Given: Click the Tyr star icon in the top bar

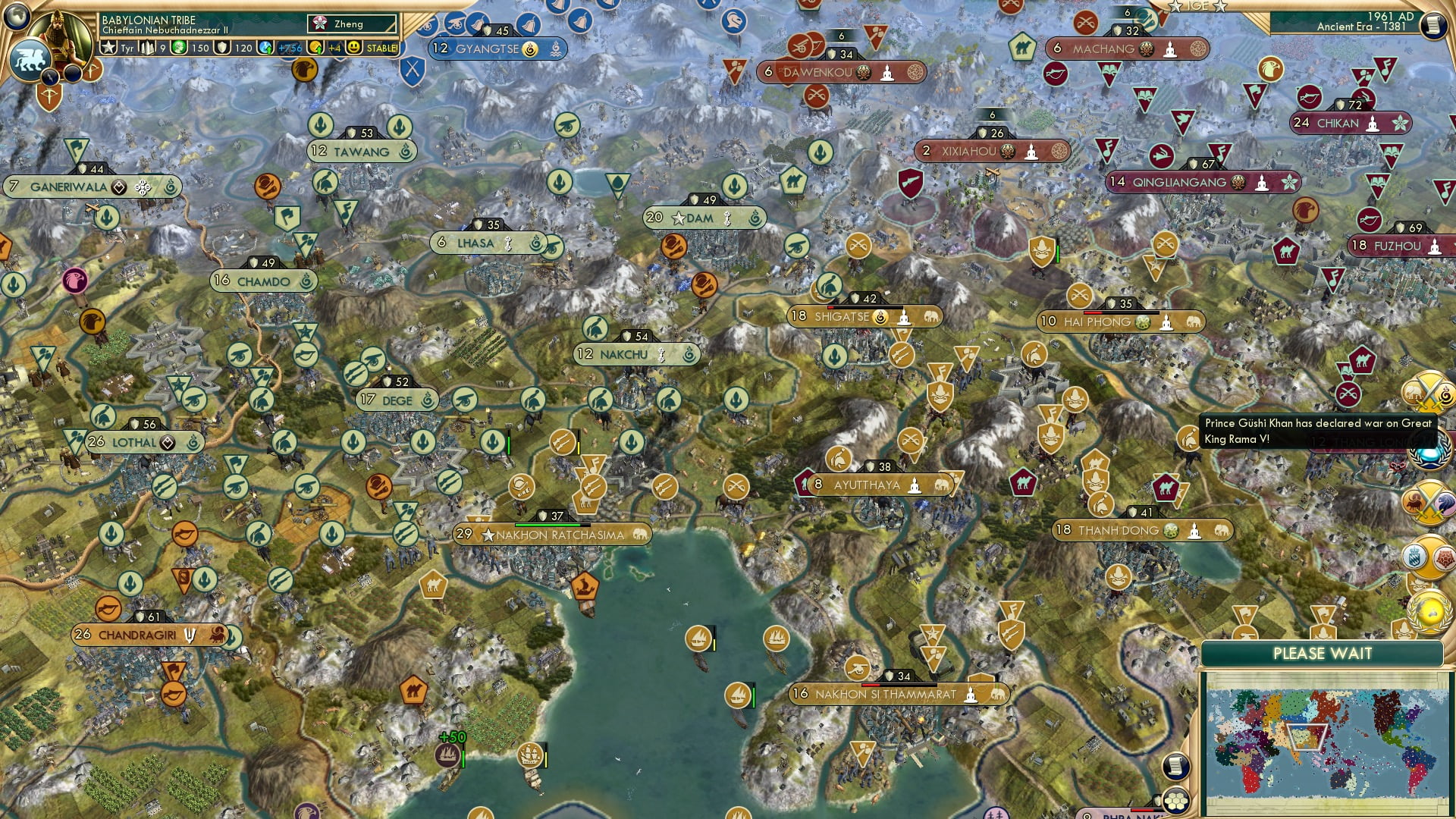Looking at the screenshot, I should click(110, 47).
